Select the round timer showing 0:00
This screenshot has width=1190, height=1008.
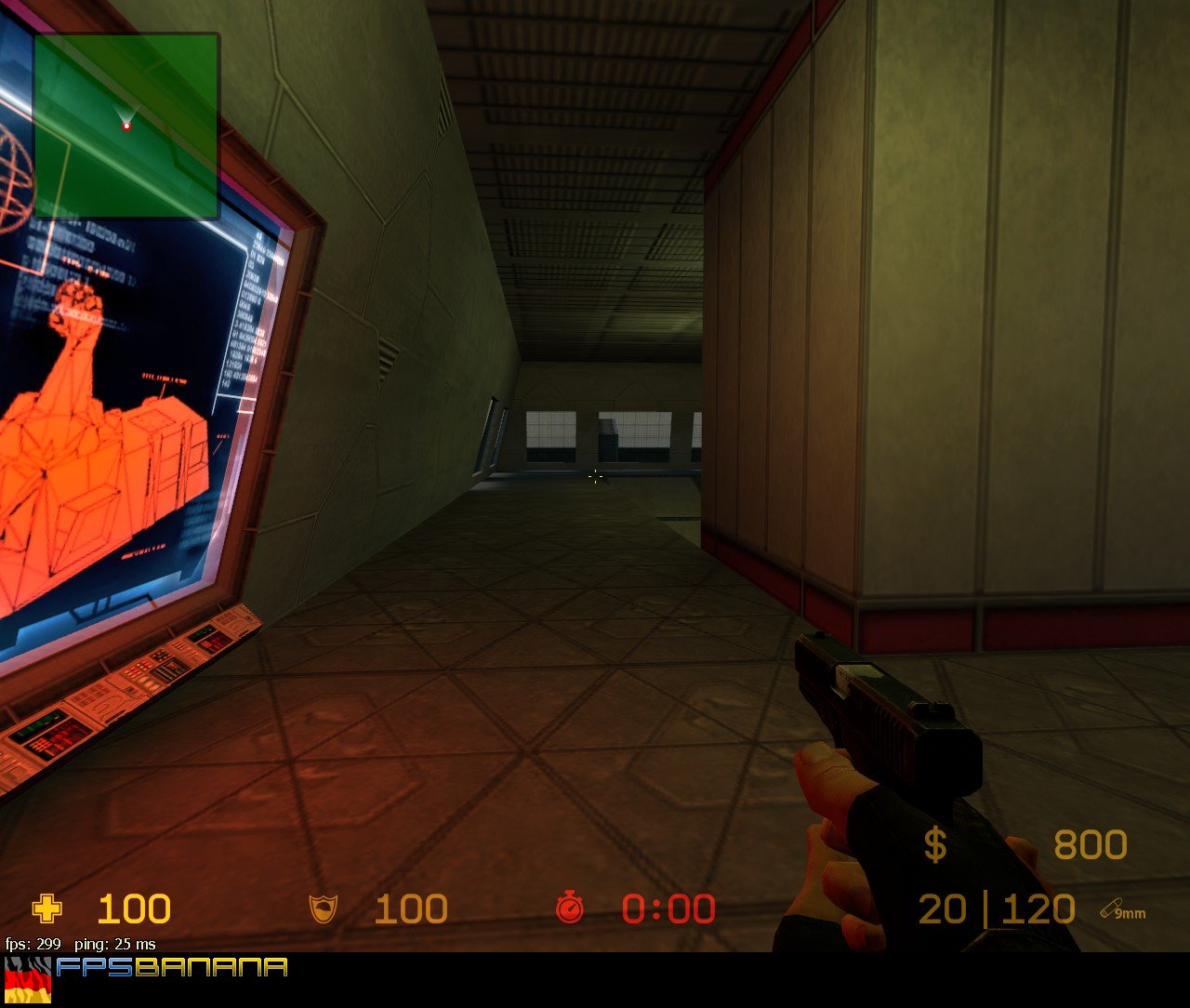tap(667, 909)
